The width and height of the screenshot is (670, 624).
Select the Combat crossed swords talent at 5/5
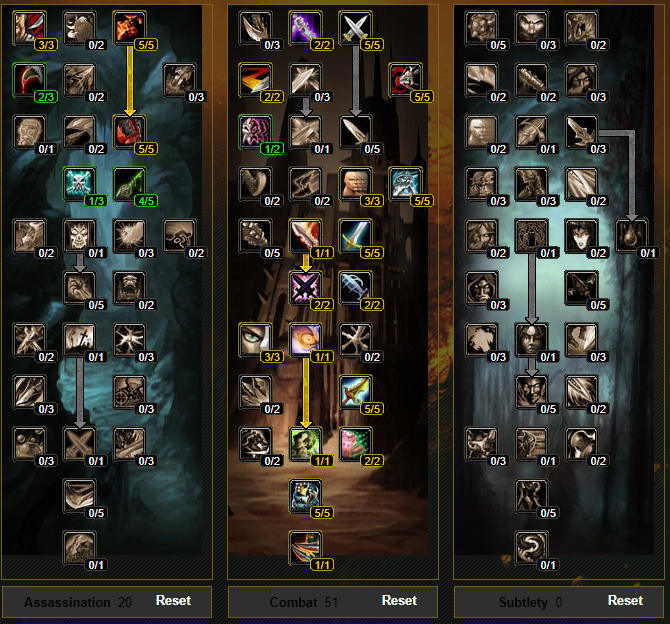click(356, 28)
